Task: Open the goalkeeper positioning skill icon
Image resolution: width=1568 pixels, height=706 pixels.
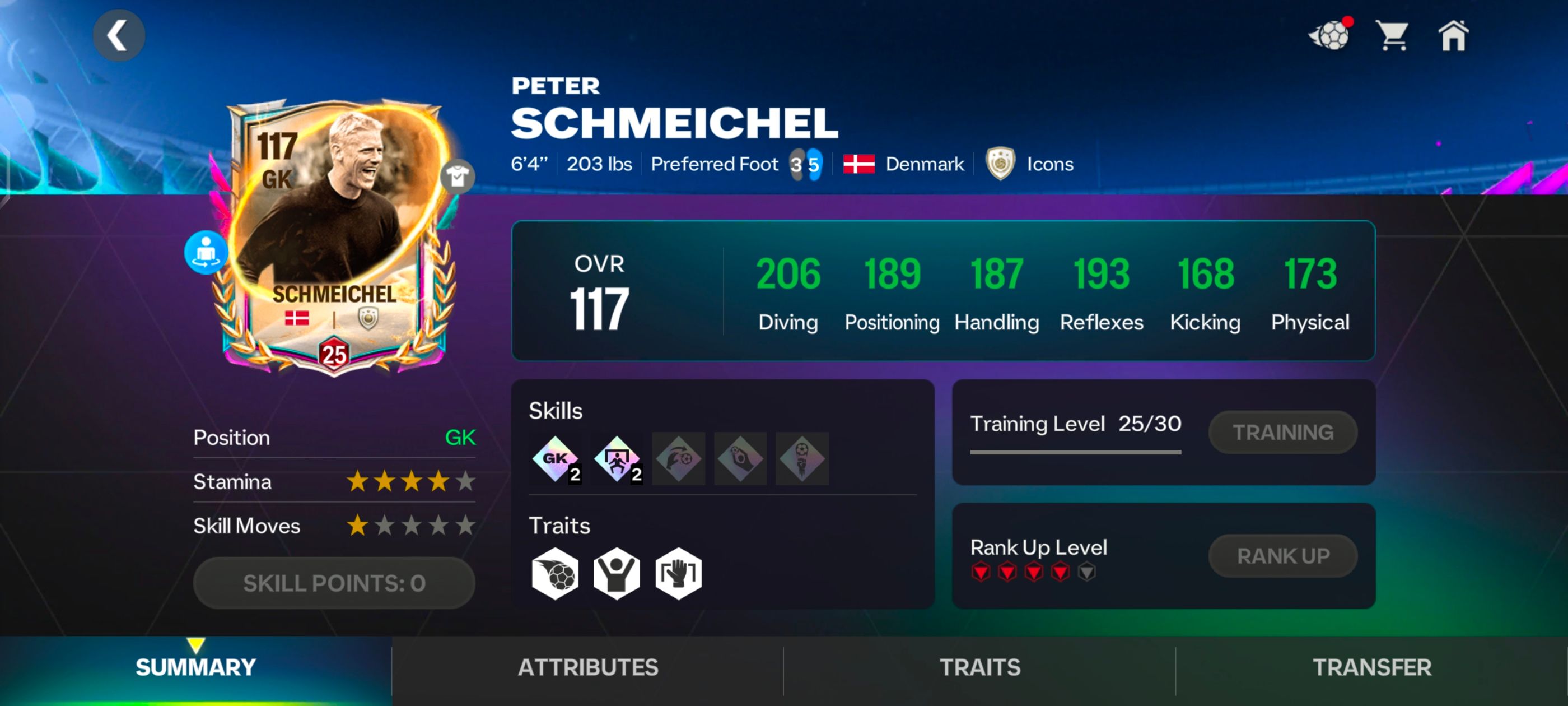Action: (x=617, y=459)
